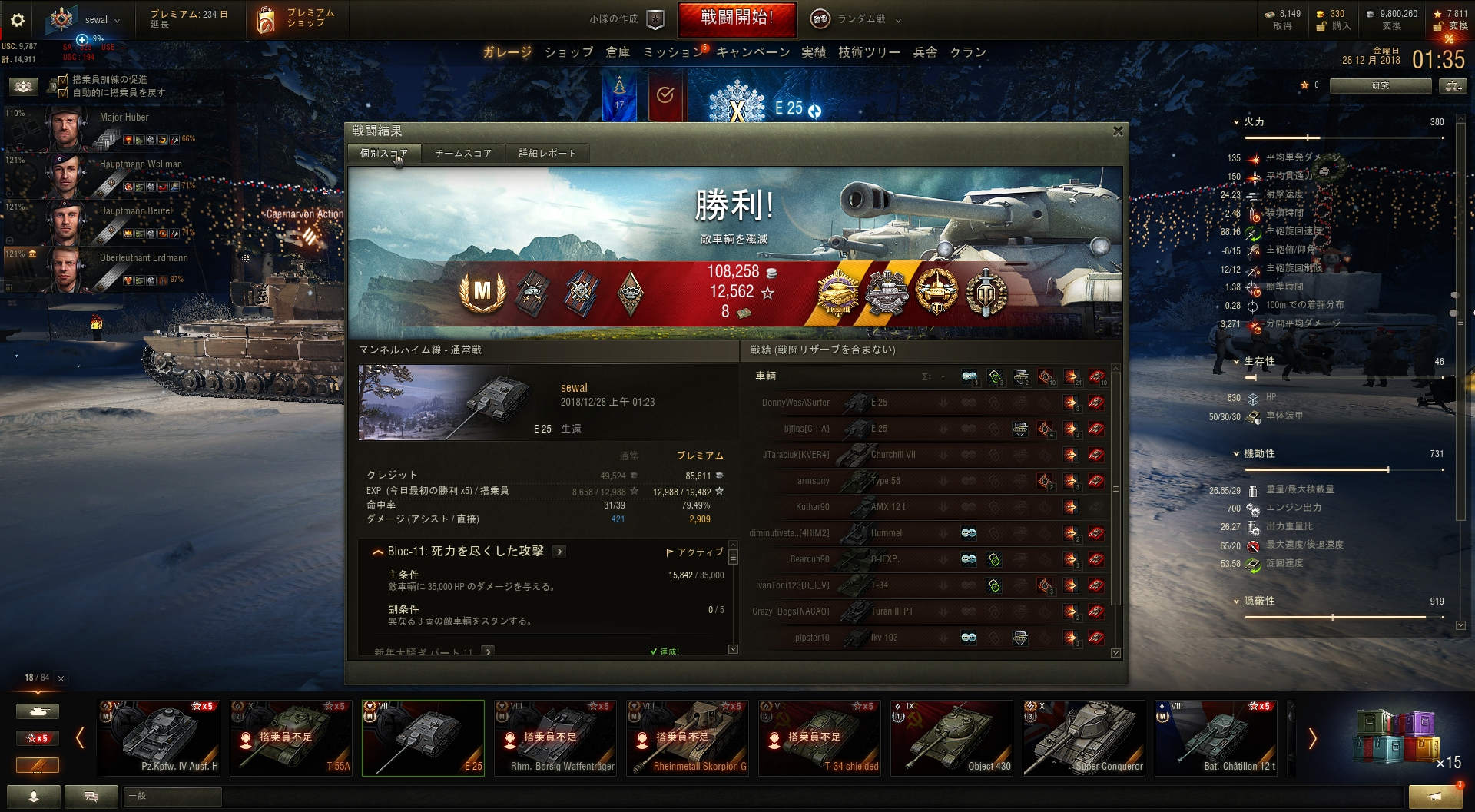
Task: Collapse the Bloc-11 mission details
Action: pyautogui.click(x=377, y=551)
